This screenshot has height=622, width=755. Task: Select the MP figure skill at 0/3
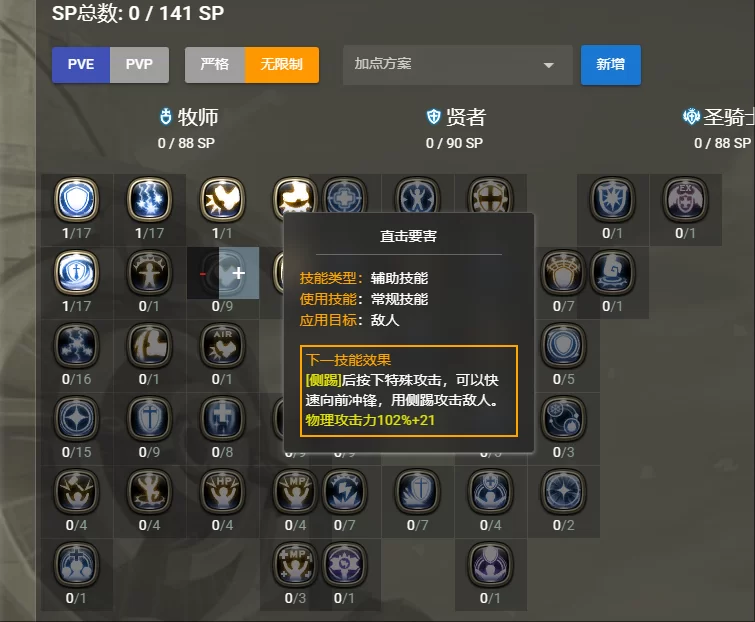(295, 563)
